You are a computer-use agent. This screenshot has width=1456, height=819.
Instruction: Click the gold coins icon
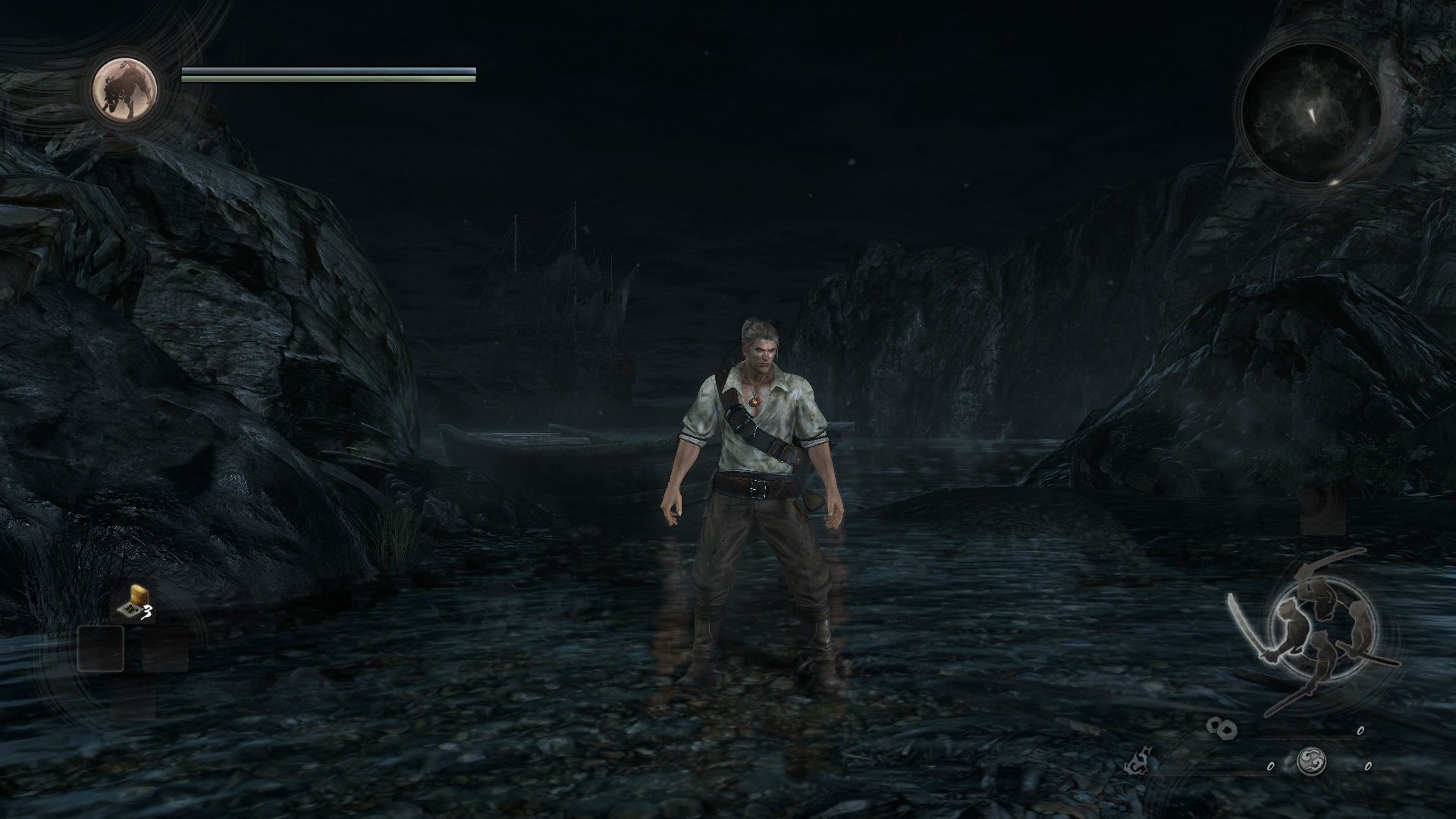1222,728
